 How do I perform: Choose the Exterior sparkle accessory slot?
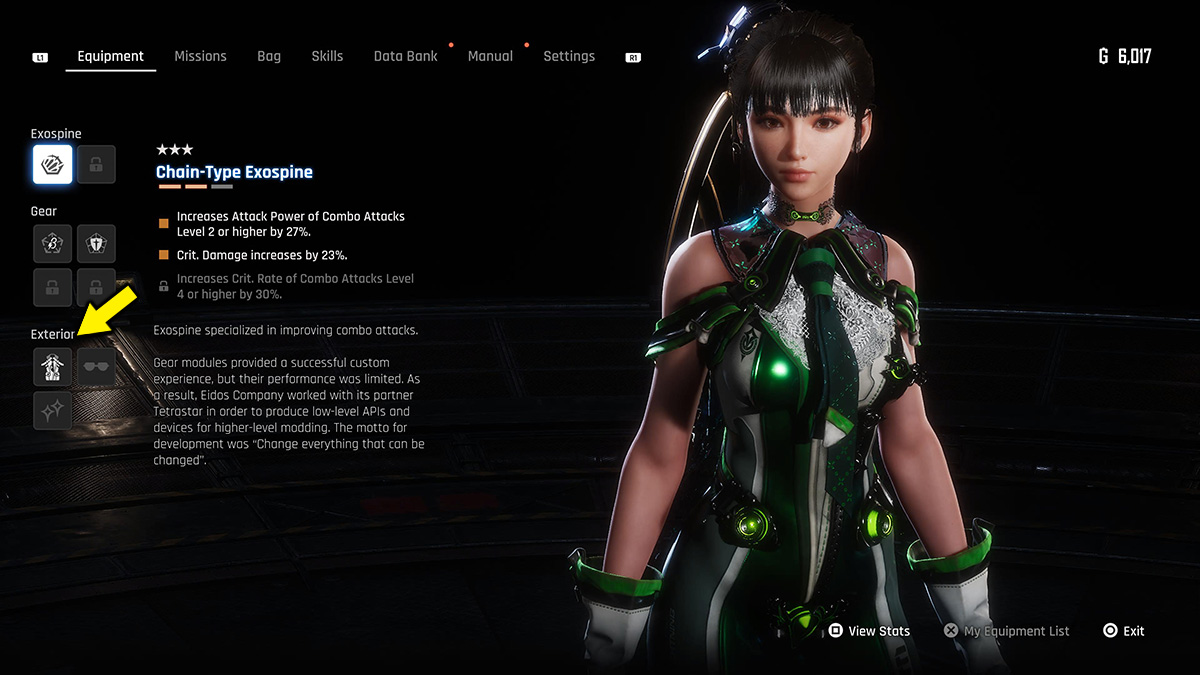[52, 410]
